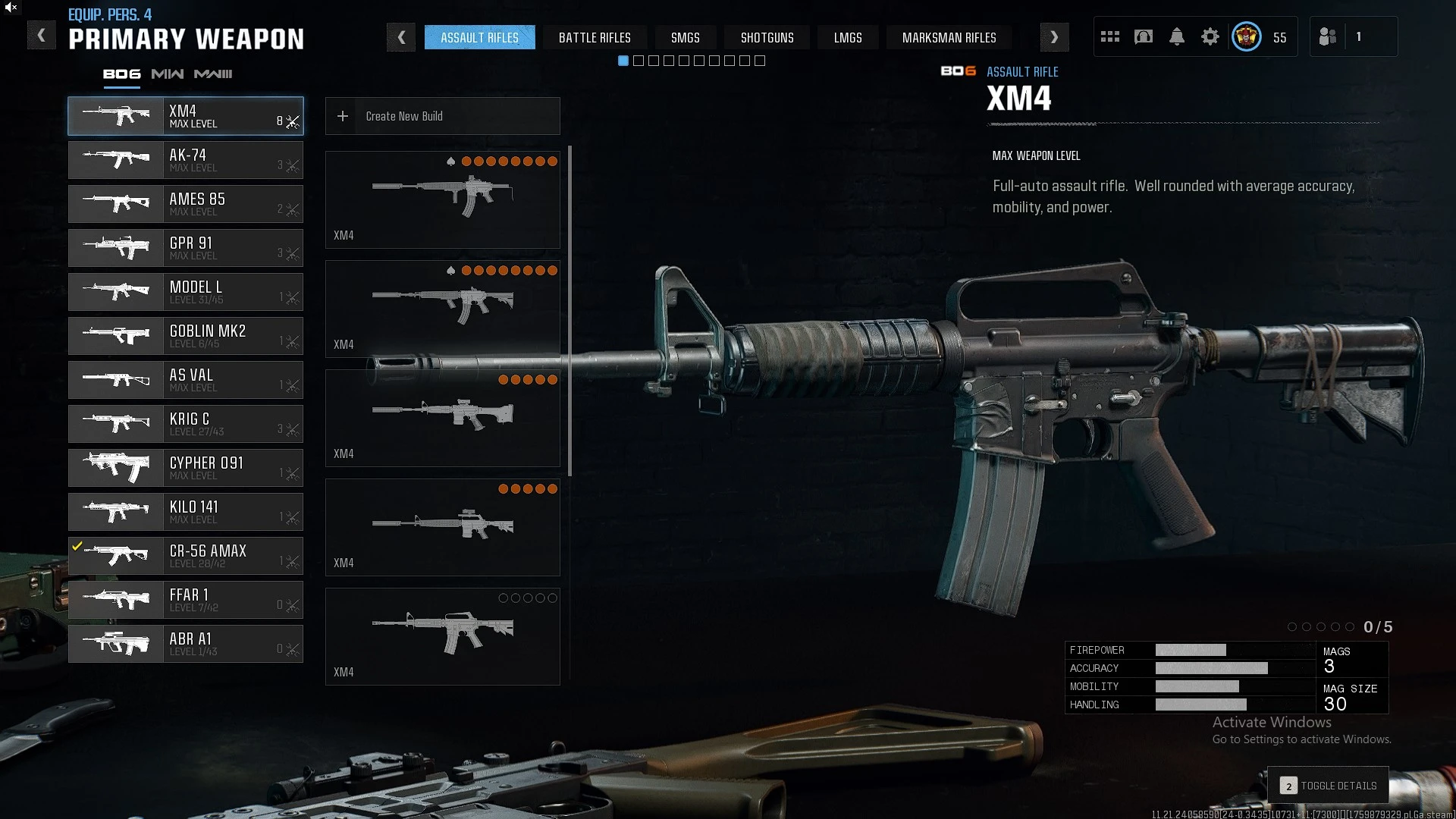Select the Shotguns category tab
This screenshot has height=819, width=1456.
pos(767,37)
